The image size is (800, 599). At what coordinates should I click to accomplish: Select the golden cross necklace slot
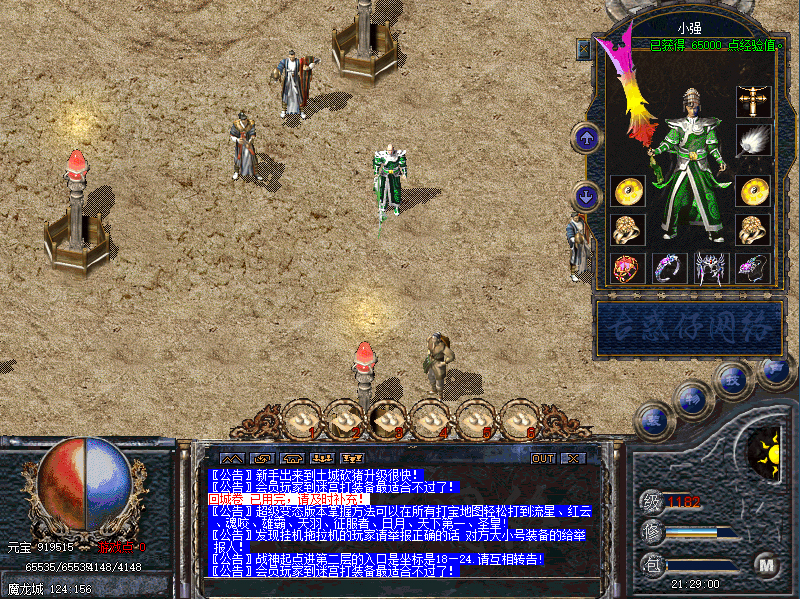tap(752, 101)
